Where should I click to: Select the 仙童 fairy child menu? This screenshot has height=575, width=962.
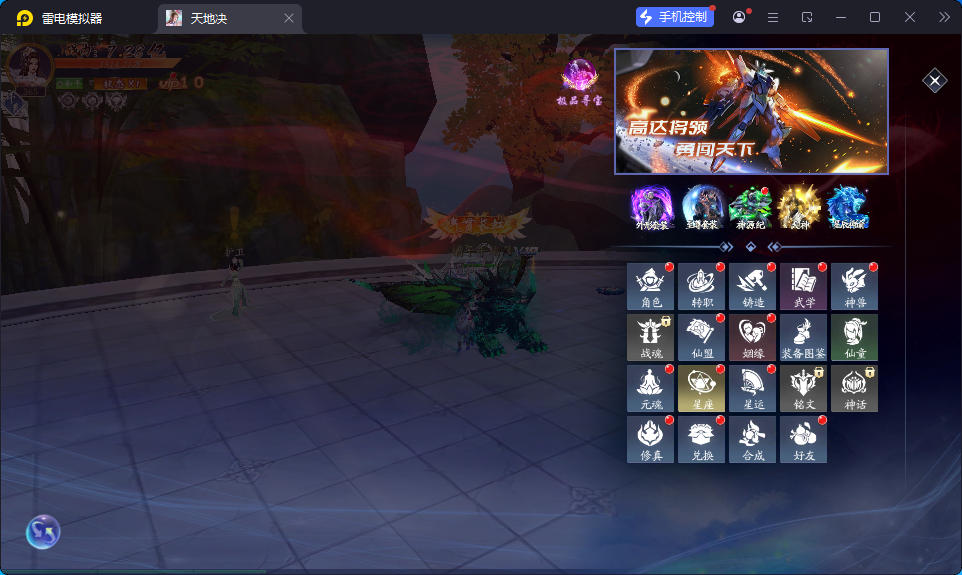[x=855, y=337]
